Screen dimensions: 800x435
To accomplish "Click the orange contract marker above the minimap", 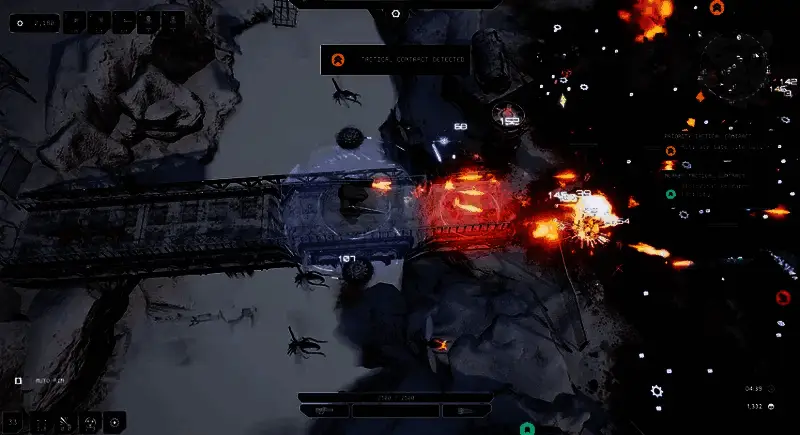I will (716, 8).
